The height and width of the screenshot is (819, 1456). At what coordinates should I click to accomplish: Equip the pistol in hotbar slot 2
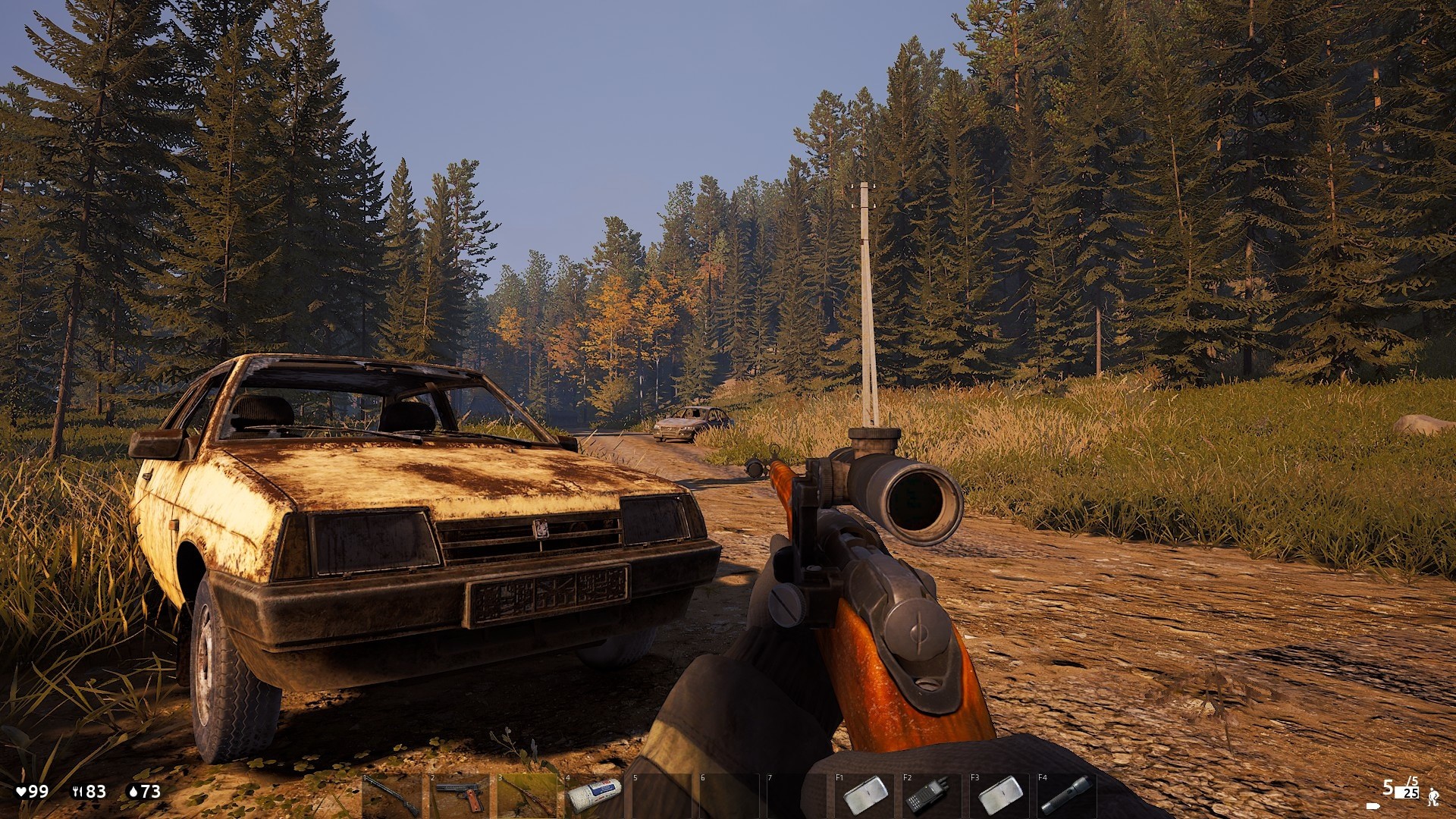pyautogui.click(x=460, y=795)
